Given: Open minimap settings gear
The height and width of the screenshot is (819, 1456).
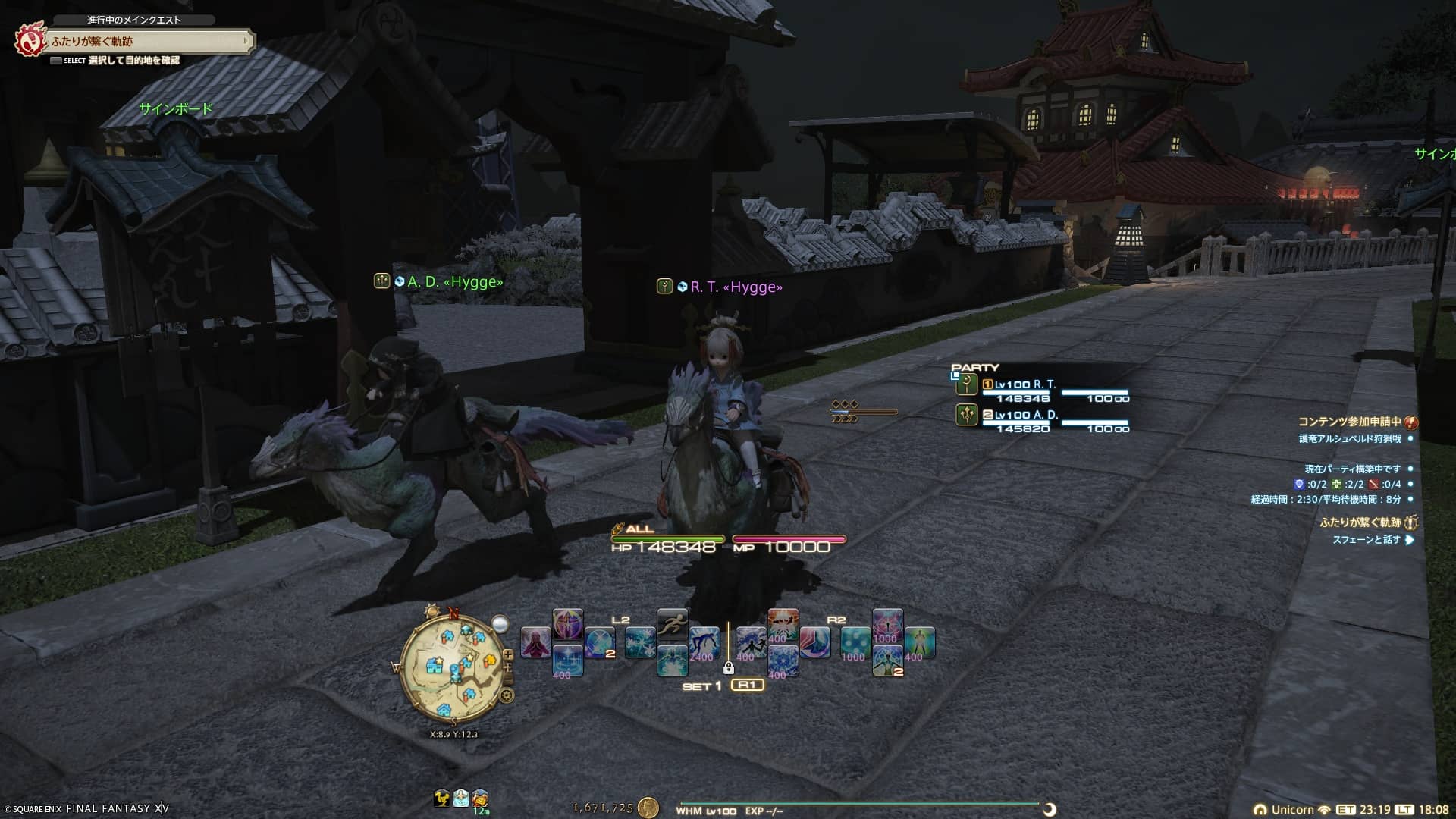Looking at the screenshot, I should point(507,695).
